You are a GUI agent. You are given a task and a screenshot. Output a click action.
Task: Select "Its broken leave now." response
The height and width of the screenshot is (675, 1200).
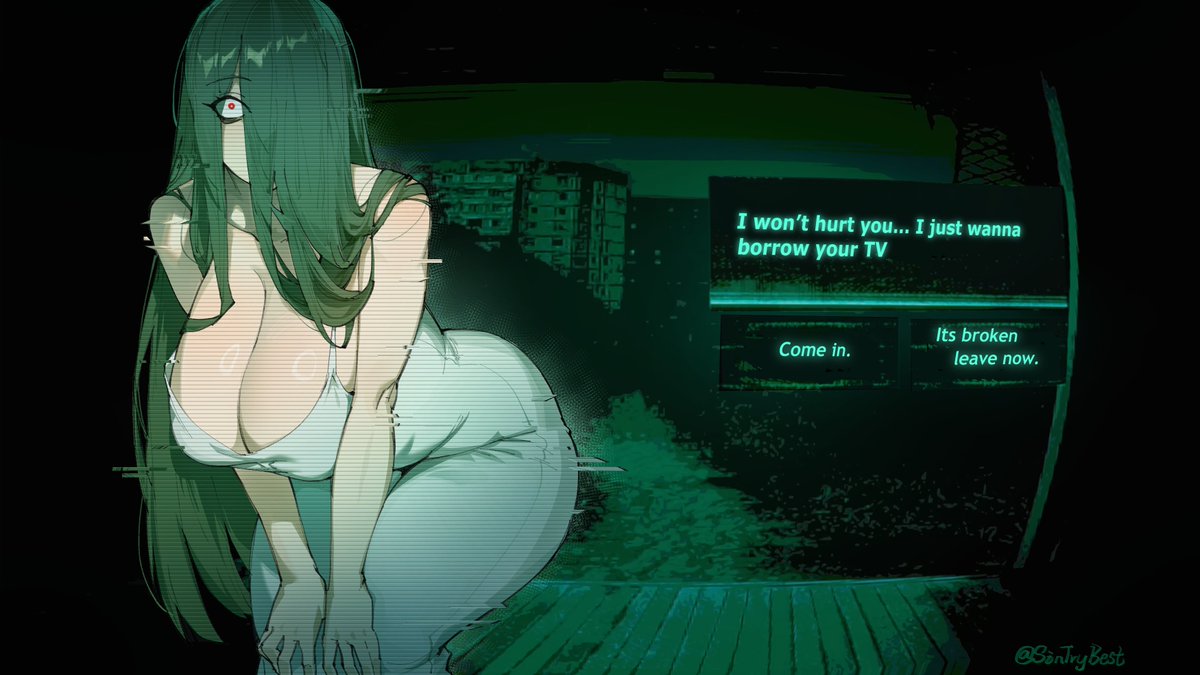click(x=985, y=348)
